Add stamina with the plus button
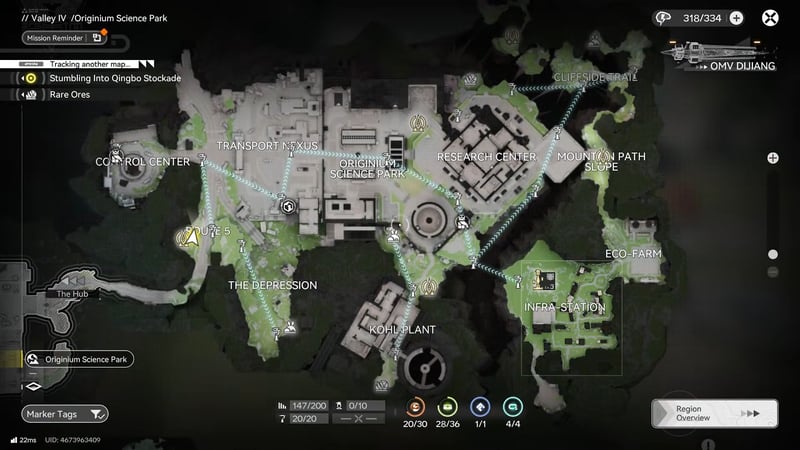Image resolution: width=800 pixels, height=450 pixels. point(736,17)
